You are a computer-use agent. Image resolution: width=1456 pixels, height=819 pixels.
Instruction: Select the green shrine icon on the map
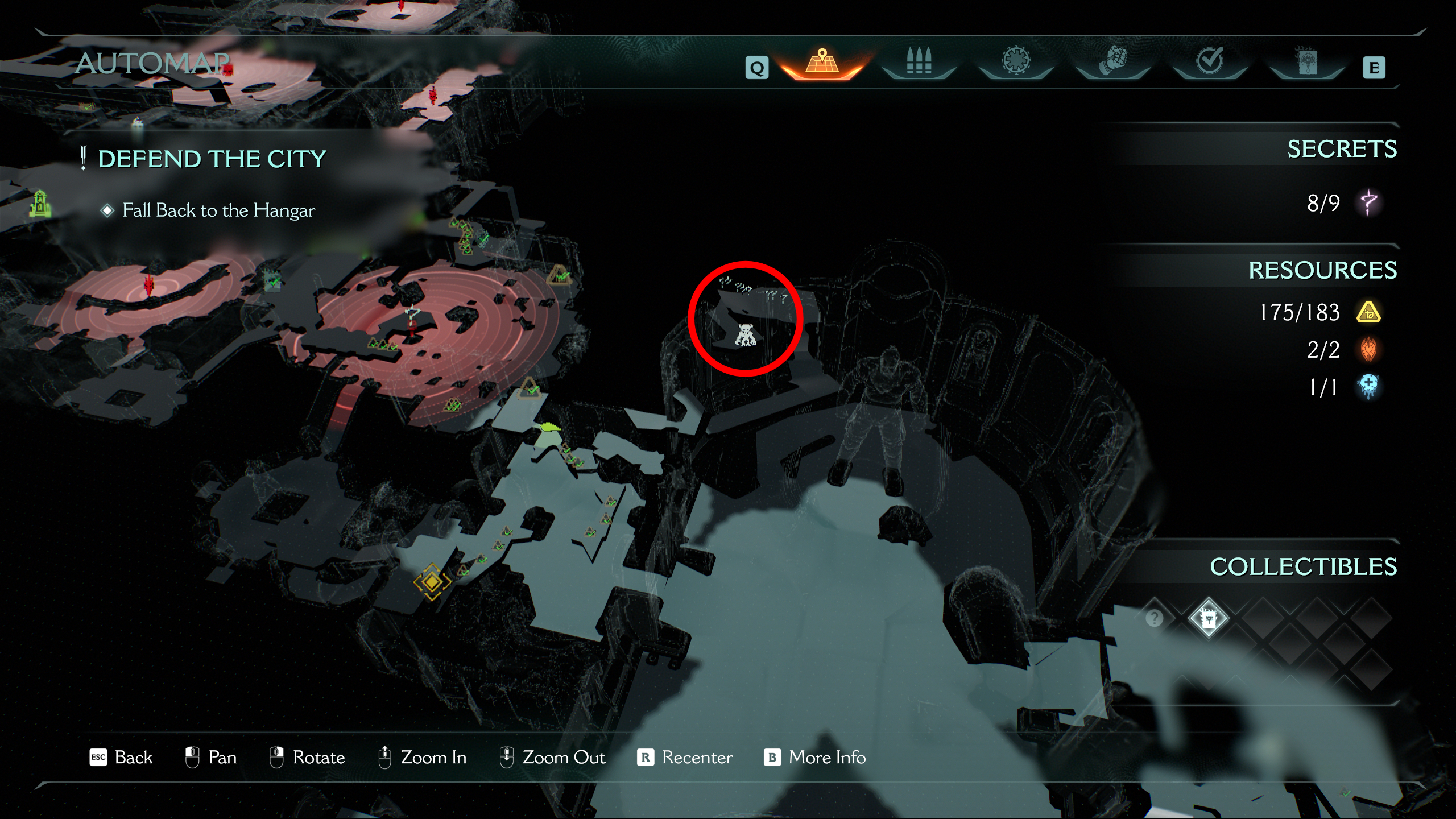(x=40, y=204)
